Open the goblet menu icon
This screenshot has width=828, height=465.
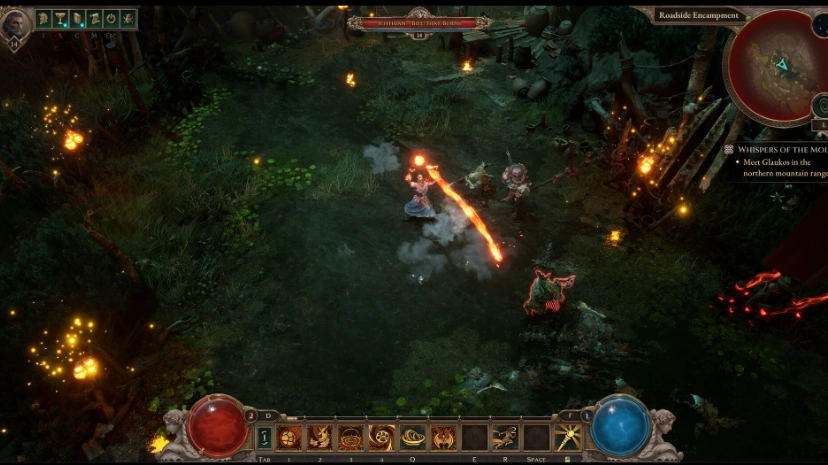coord(58,18)
